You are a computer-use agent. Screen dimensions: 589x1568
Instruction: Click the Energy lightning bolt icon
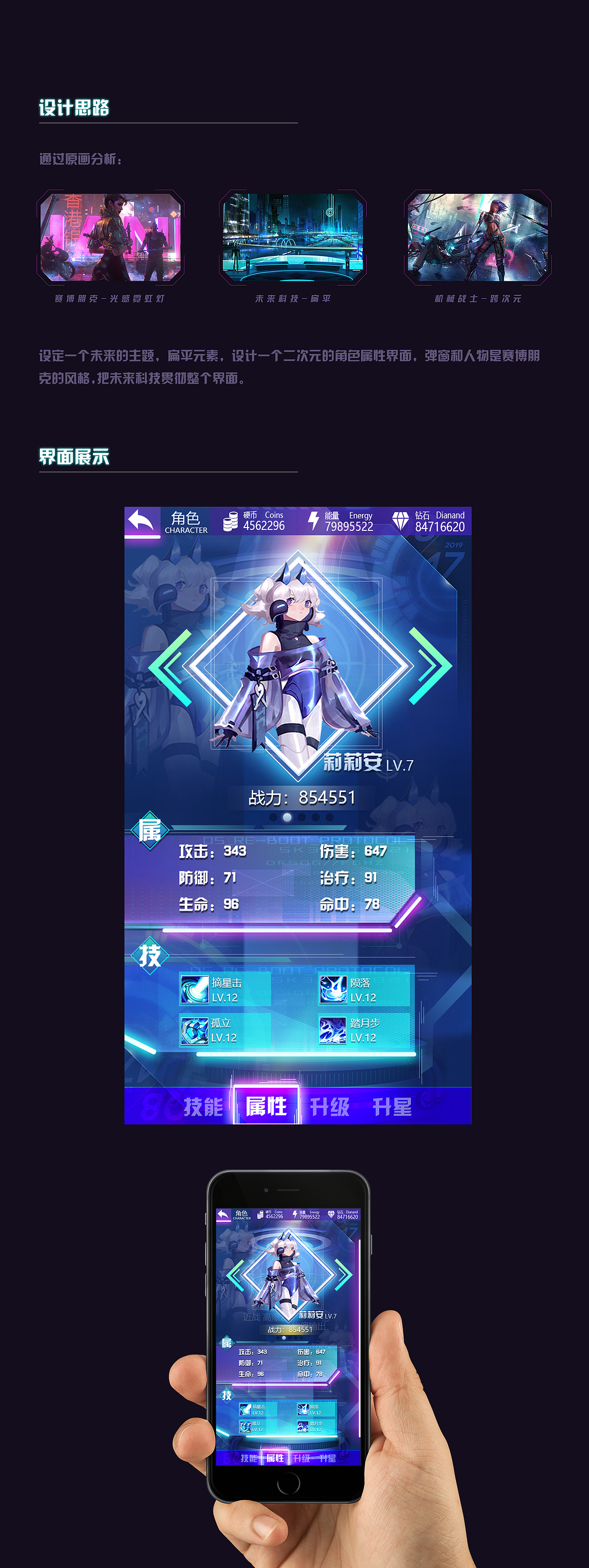313,520
